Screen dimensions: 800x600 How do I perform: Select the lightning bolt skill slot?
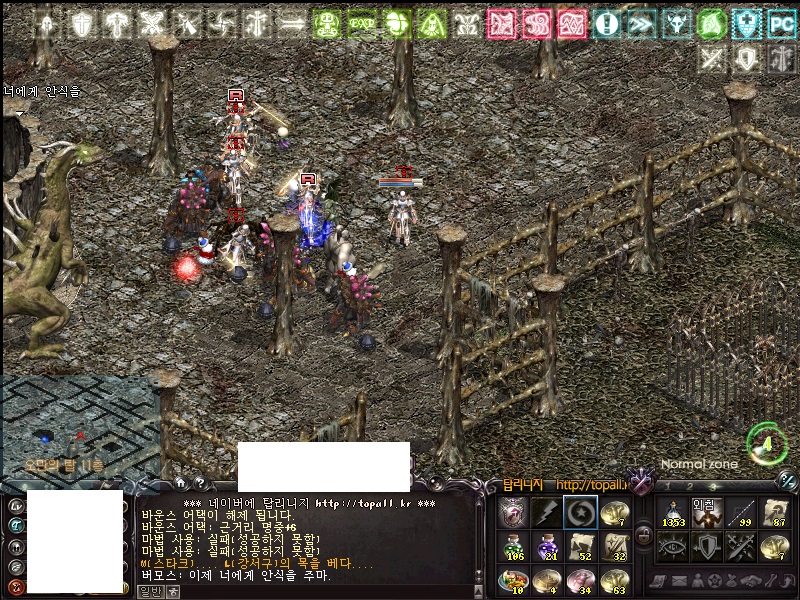click(546, 512)
